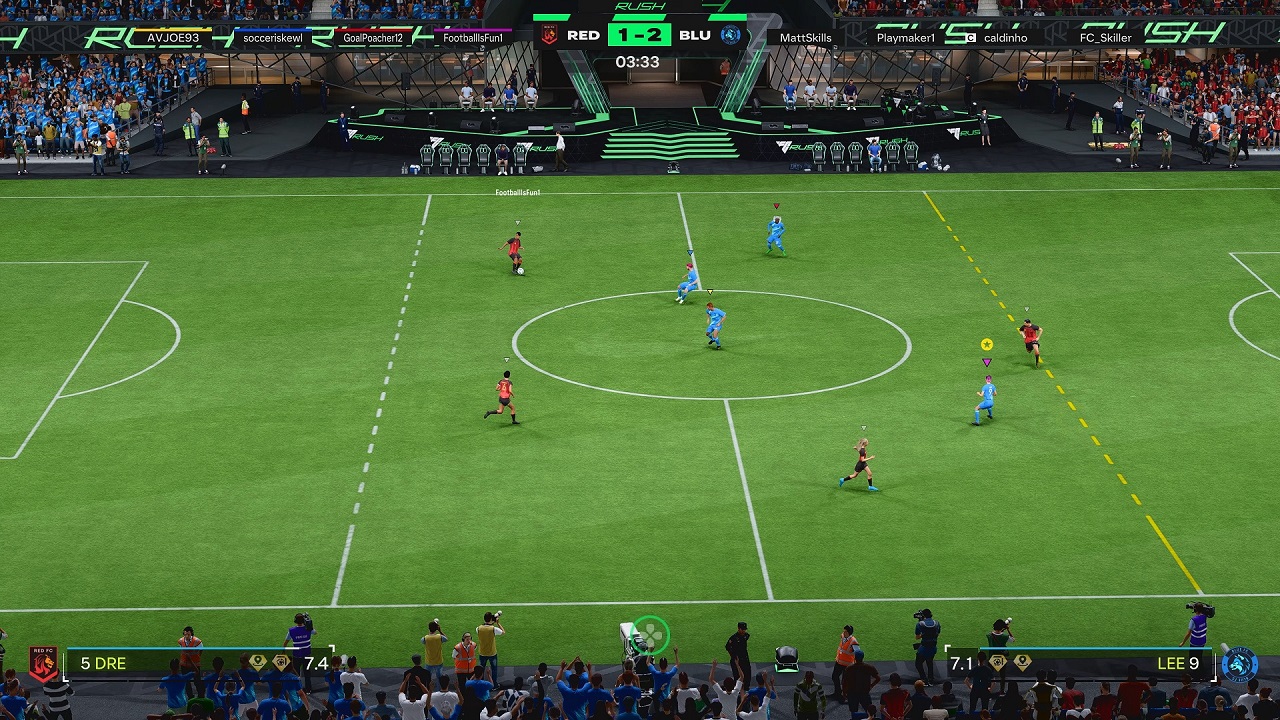This screenshot has height=720, width=1280.
Task: Choose socceriskewl in the red team list
Action: tap(273, 38)
